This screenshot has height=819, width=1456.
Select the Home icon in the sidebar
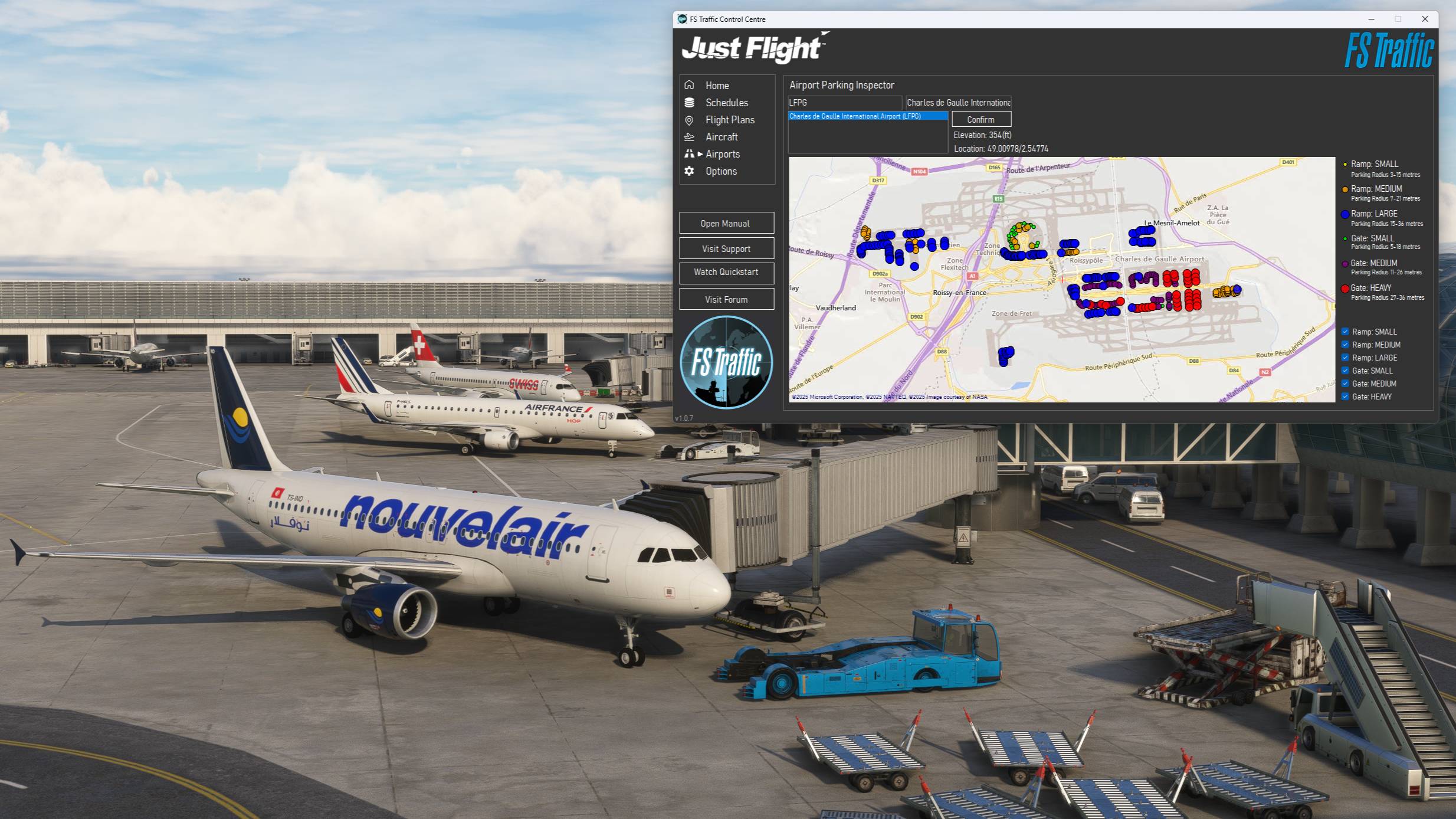click(690, 85)
